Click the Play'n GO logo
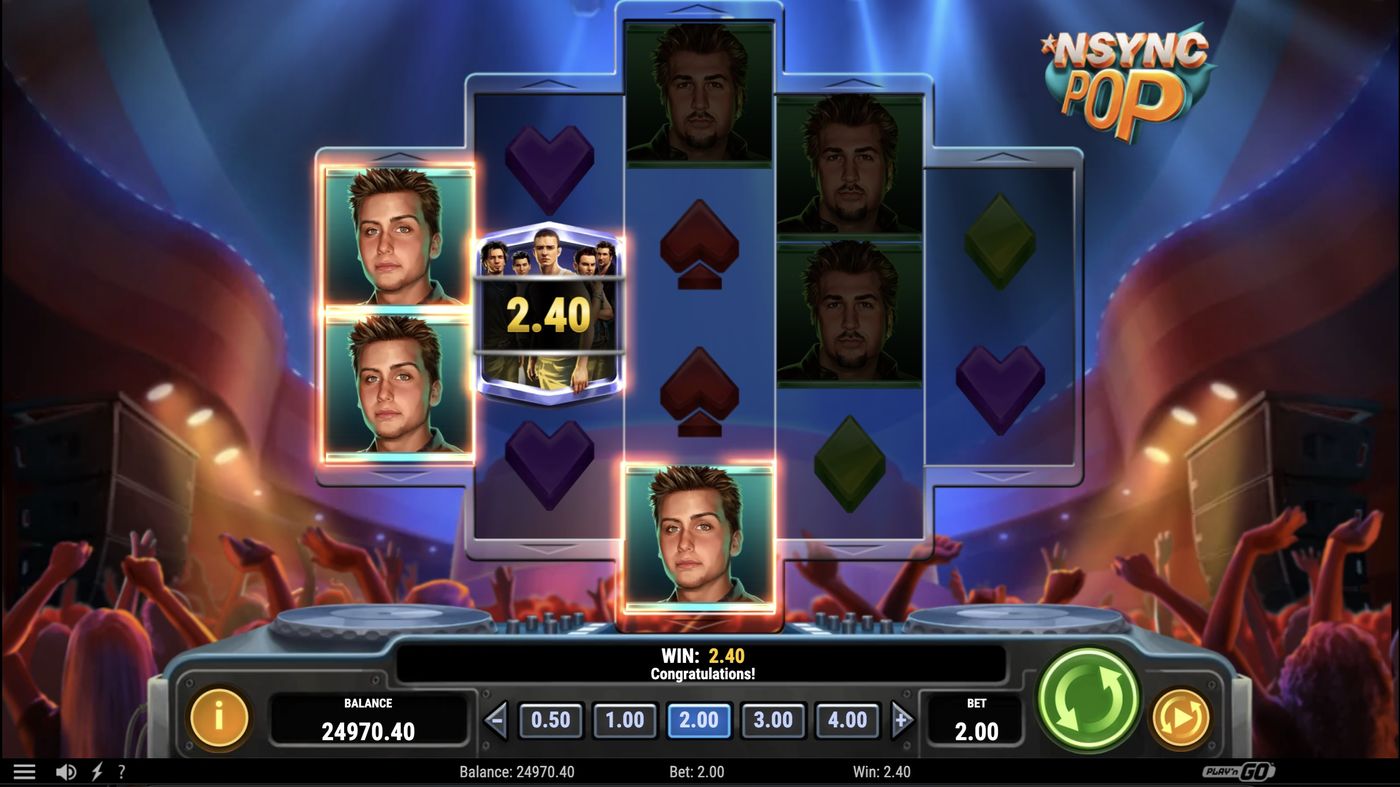Screen dimensions: 1400x787 (1239, 770)
